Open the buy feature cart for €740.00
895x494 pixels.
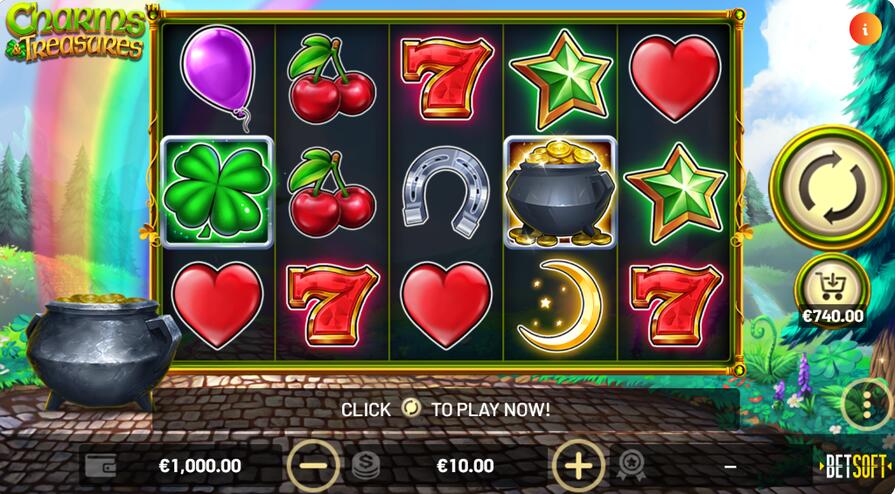[x=831, y=288]
